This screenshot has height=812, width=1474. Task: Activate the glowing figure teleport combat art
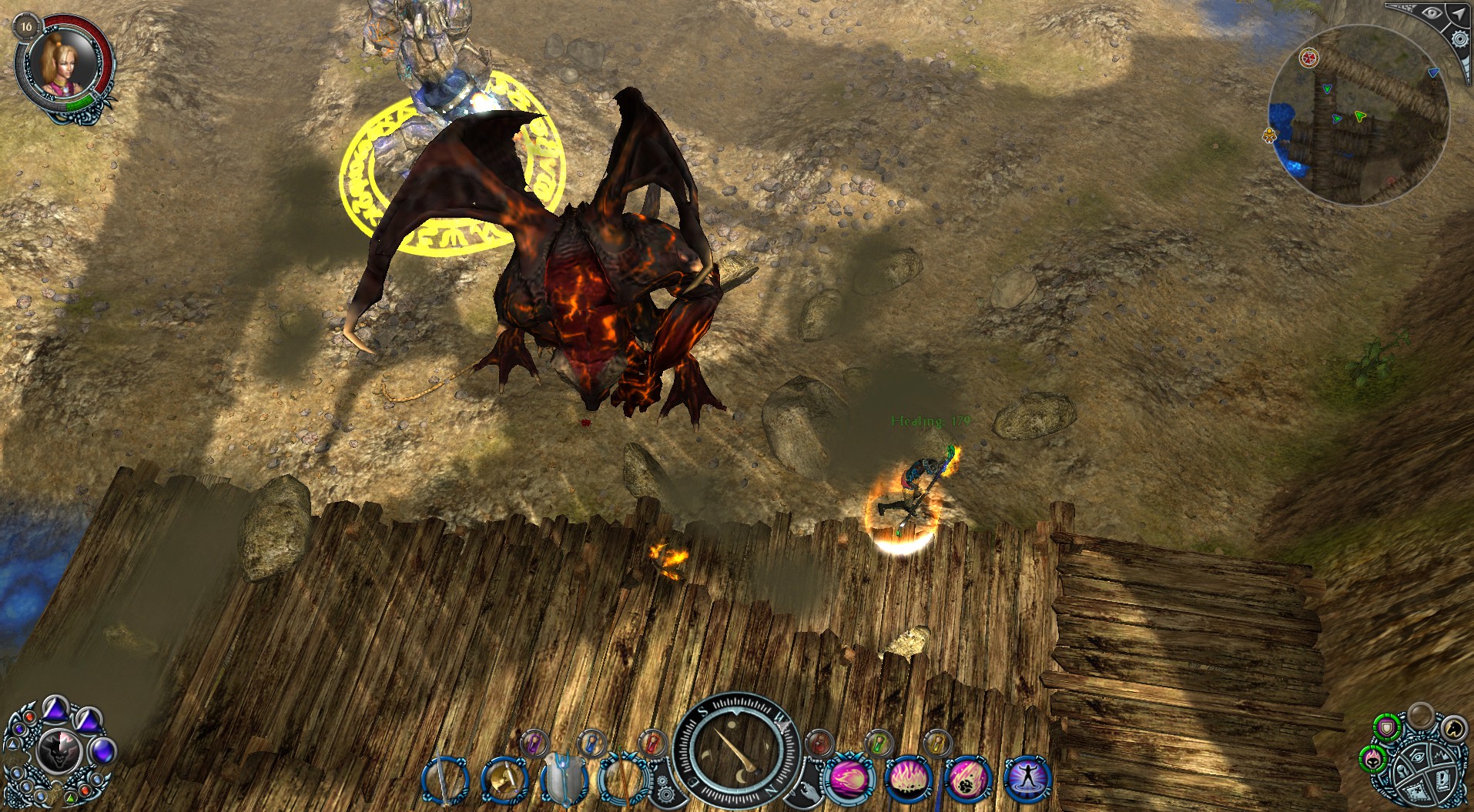[1027, 779]
